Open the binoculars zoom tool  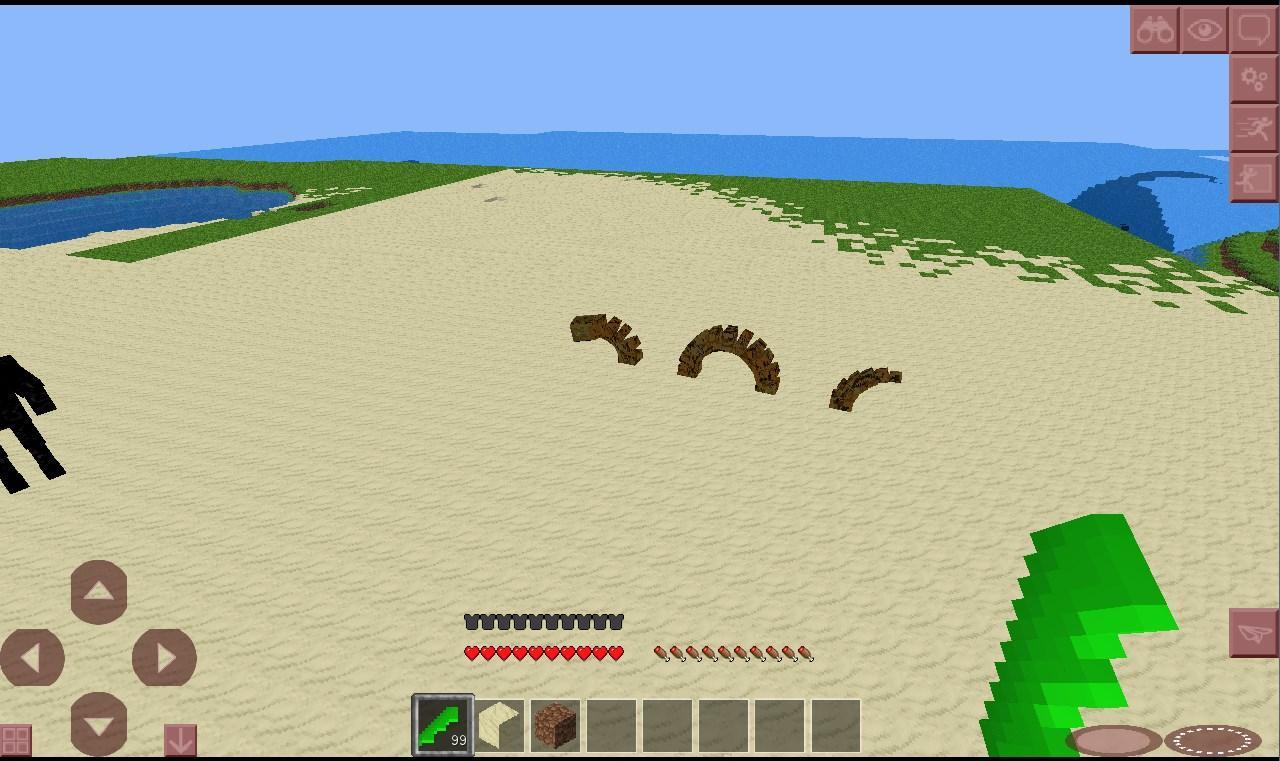tap(1155, 28)
